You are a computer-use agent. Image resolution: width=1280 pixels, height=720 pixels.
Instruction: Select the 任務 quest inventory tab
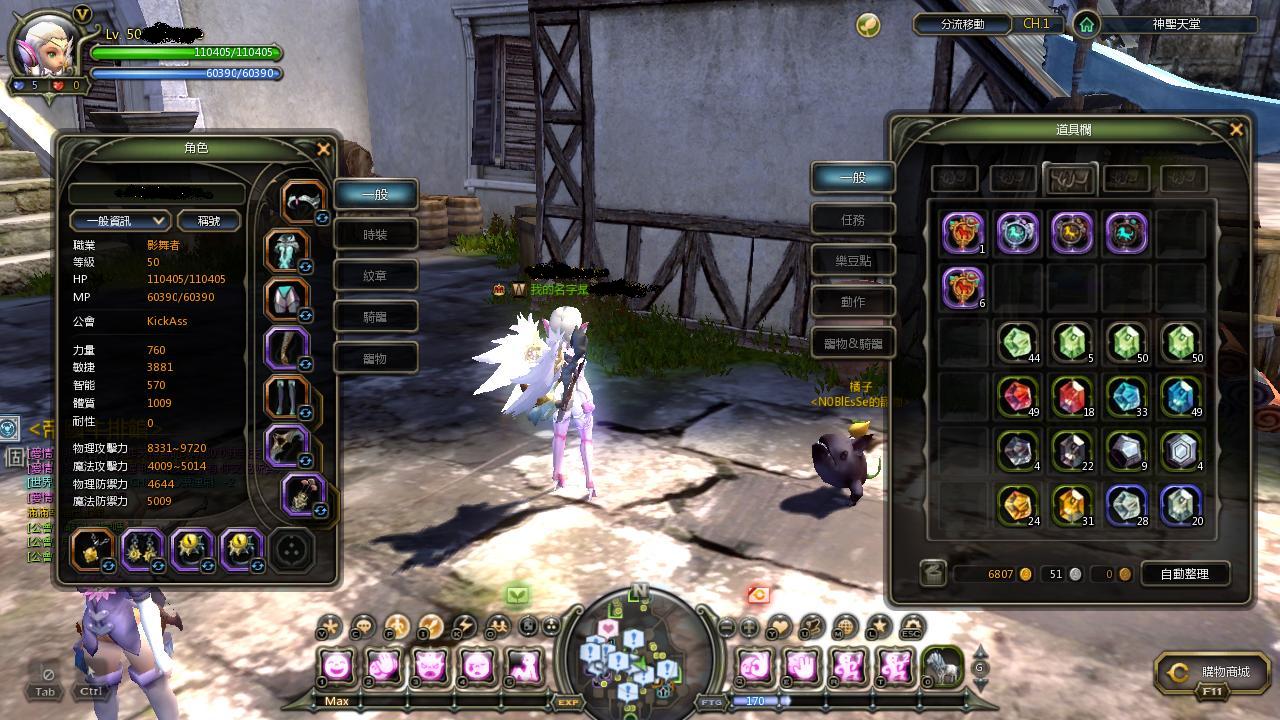[x=853, y=219]
